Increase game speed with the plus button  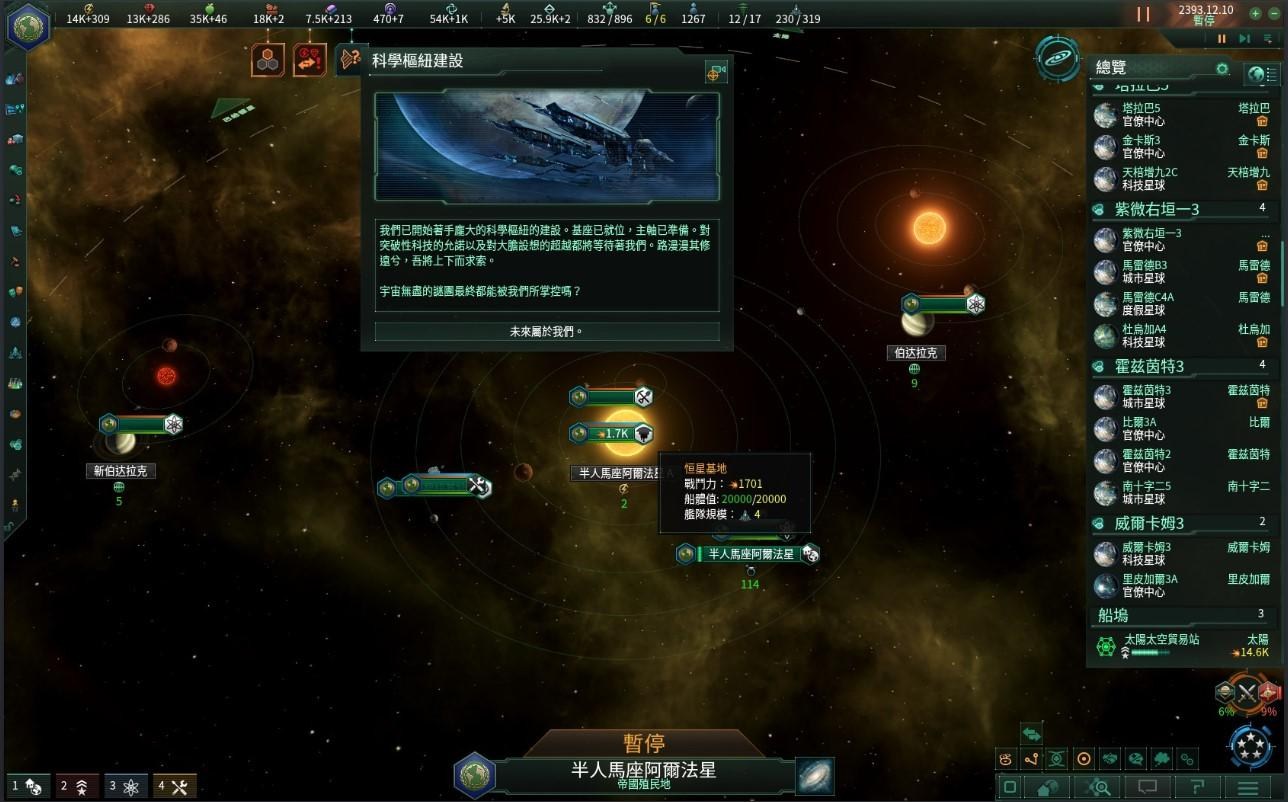tap(1256, 13)
